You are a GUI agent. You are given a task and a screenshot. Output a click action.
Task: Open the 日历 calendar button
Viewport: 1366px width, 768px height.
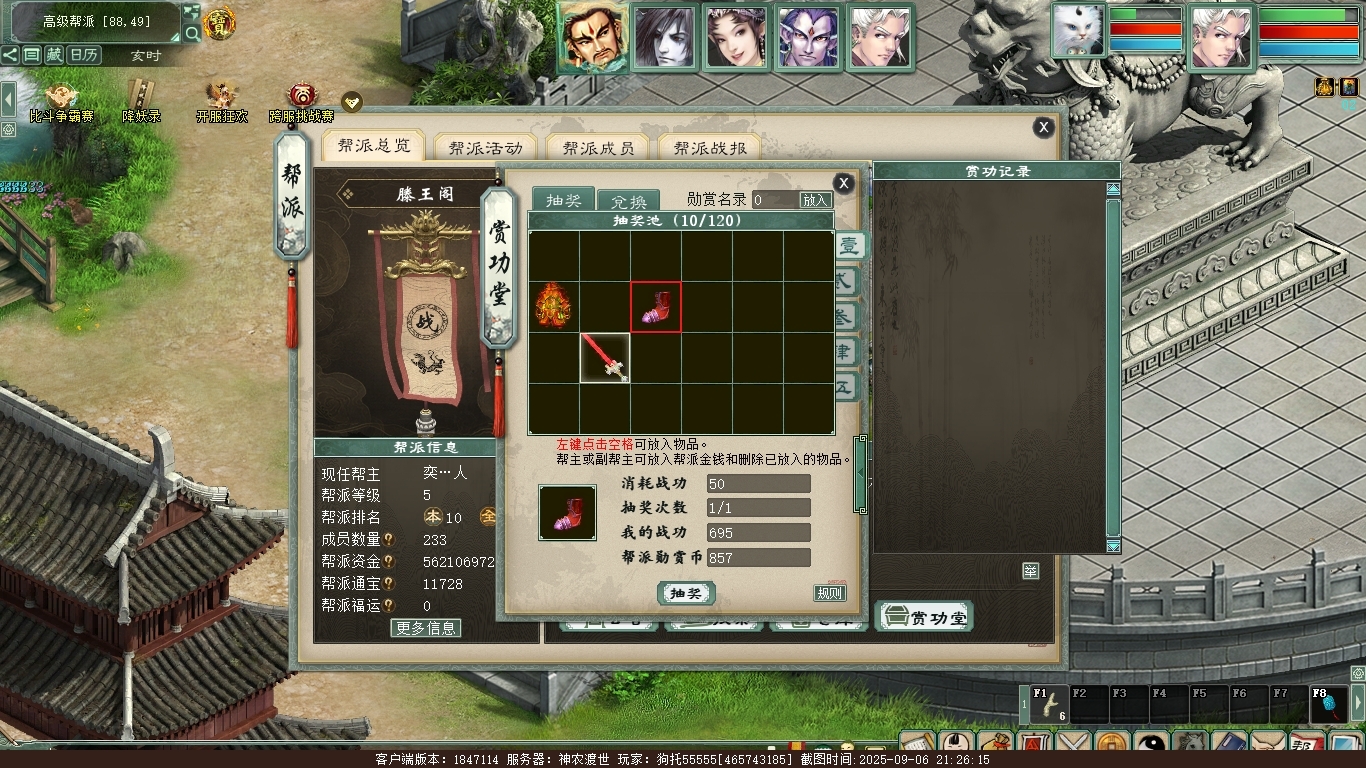coord(84,55)
